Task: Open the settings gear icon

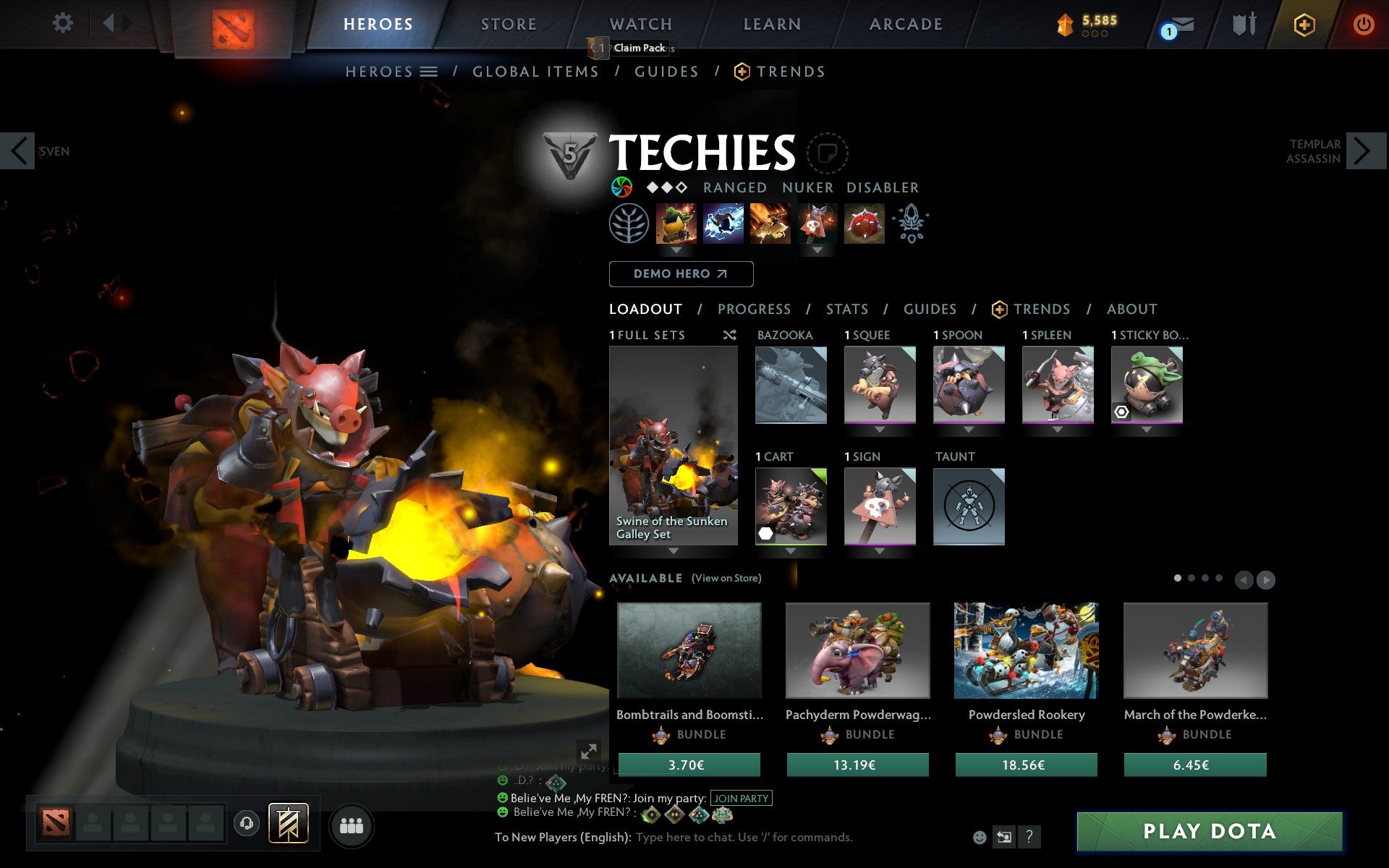Action: 64,23
